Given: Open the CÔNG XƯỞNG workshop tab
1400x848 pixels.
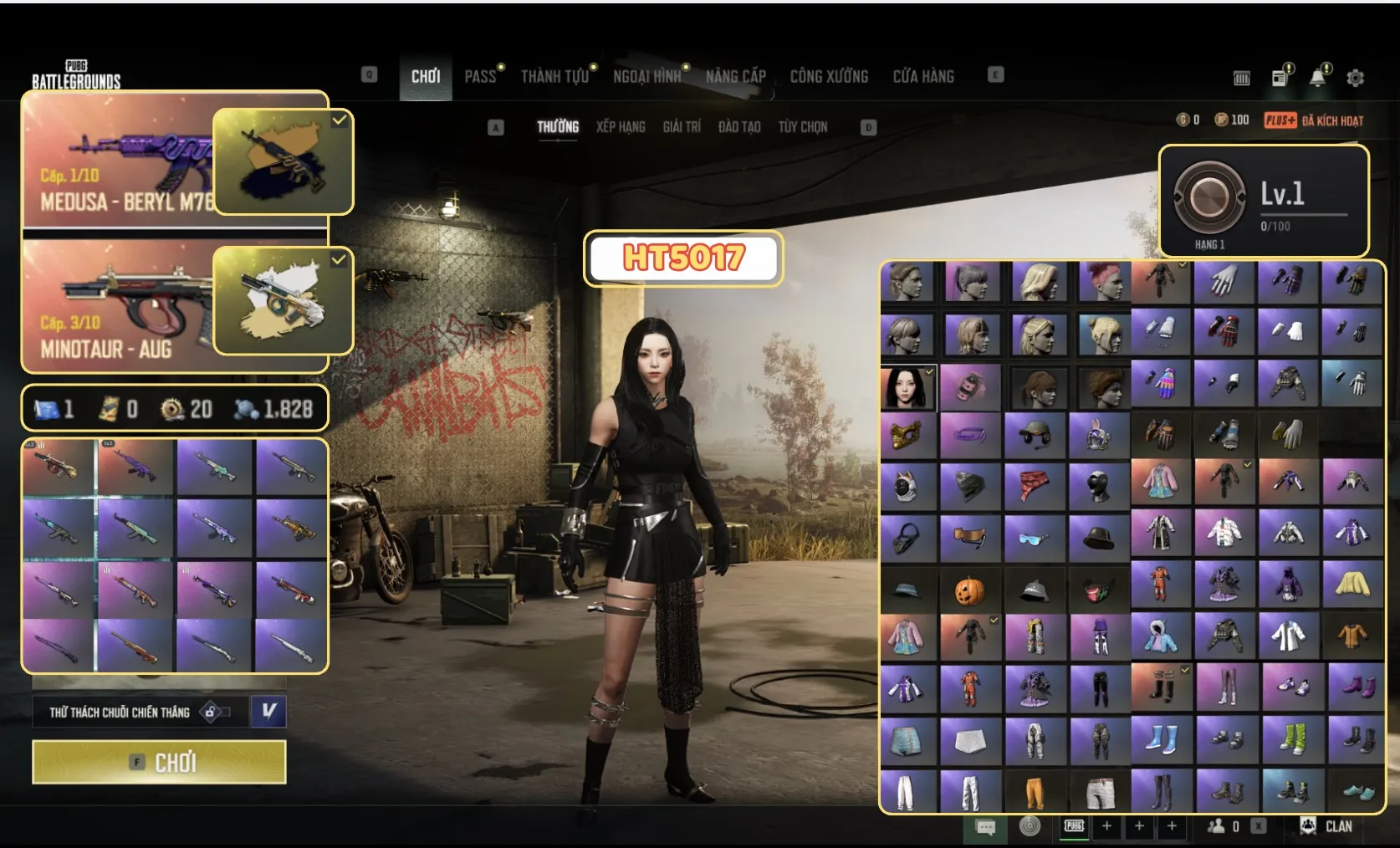Looking at the screenshot, I should coord(829,77).
